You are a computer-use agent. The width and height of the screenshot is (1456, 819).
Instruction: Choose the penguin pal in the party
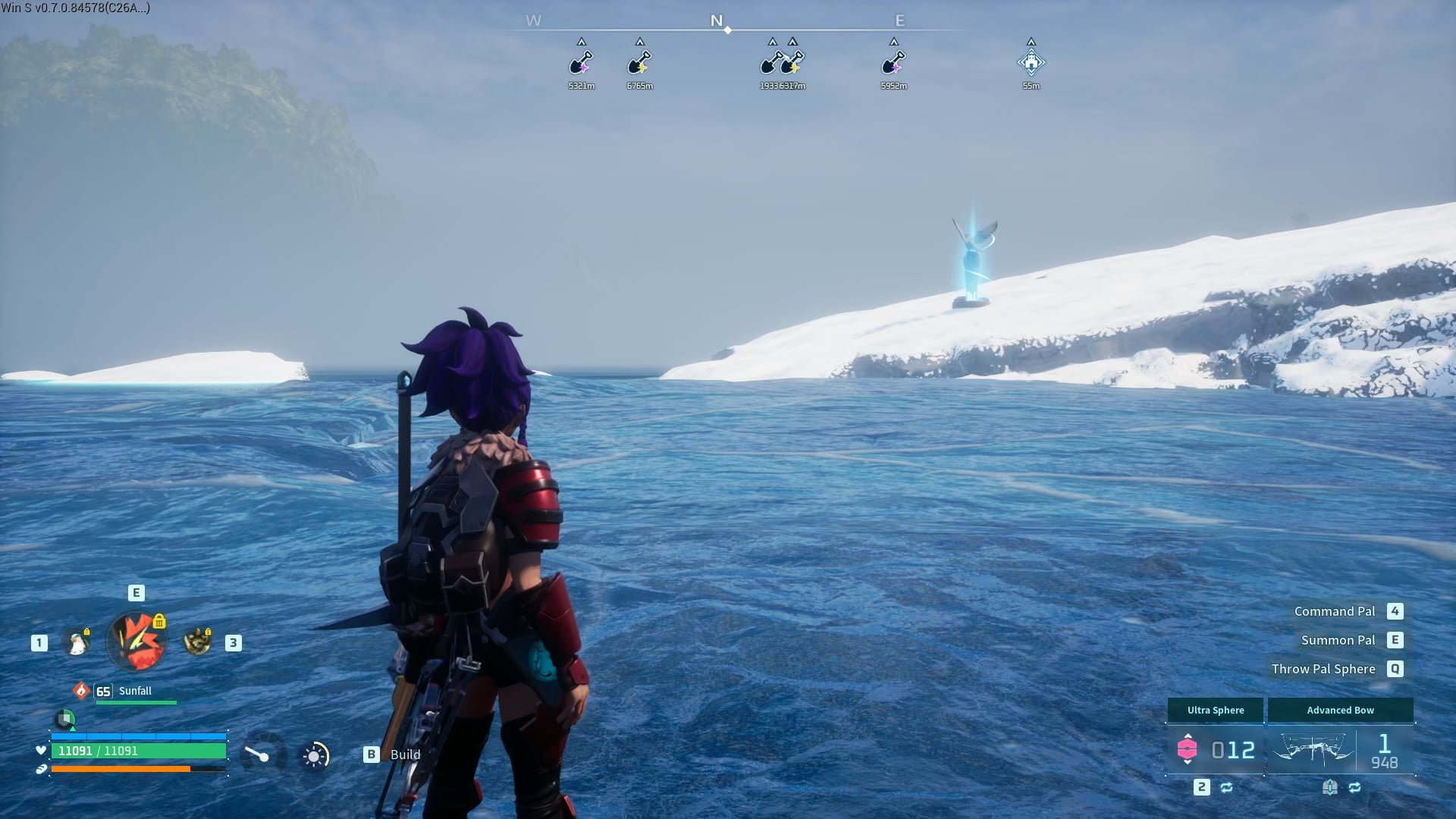click(x=77, y=643)
